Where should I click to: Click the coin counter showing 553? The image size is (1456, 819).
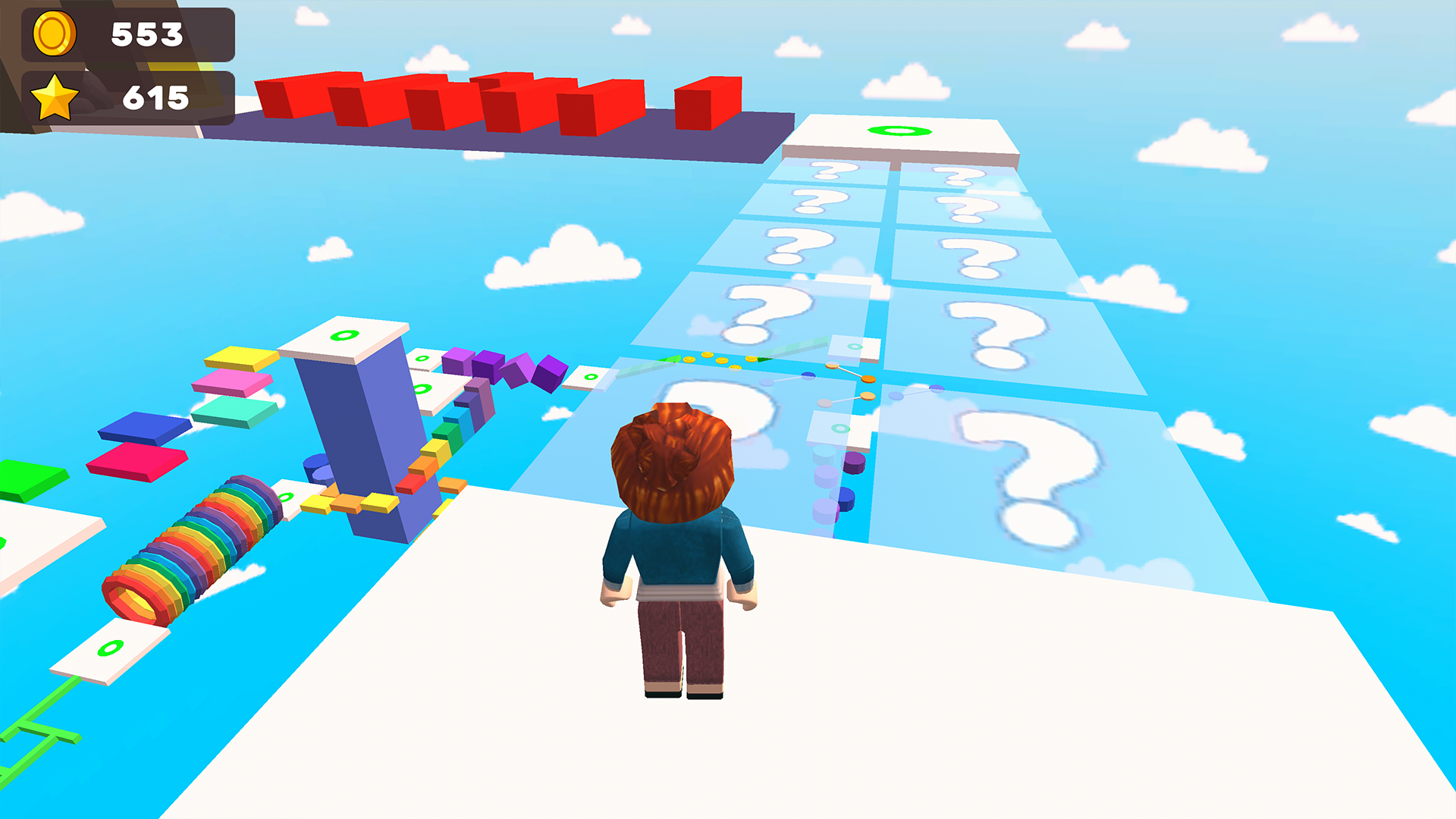[x=149, y=33]
